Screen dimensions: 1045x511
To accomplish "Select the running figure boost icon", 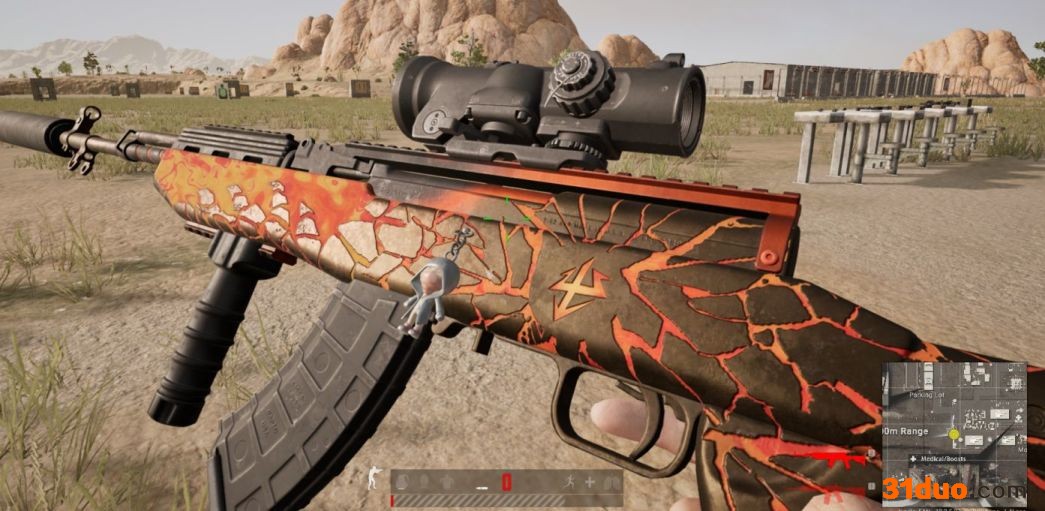I will coord(569,481).
